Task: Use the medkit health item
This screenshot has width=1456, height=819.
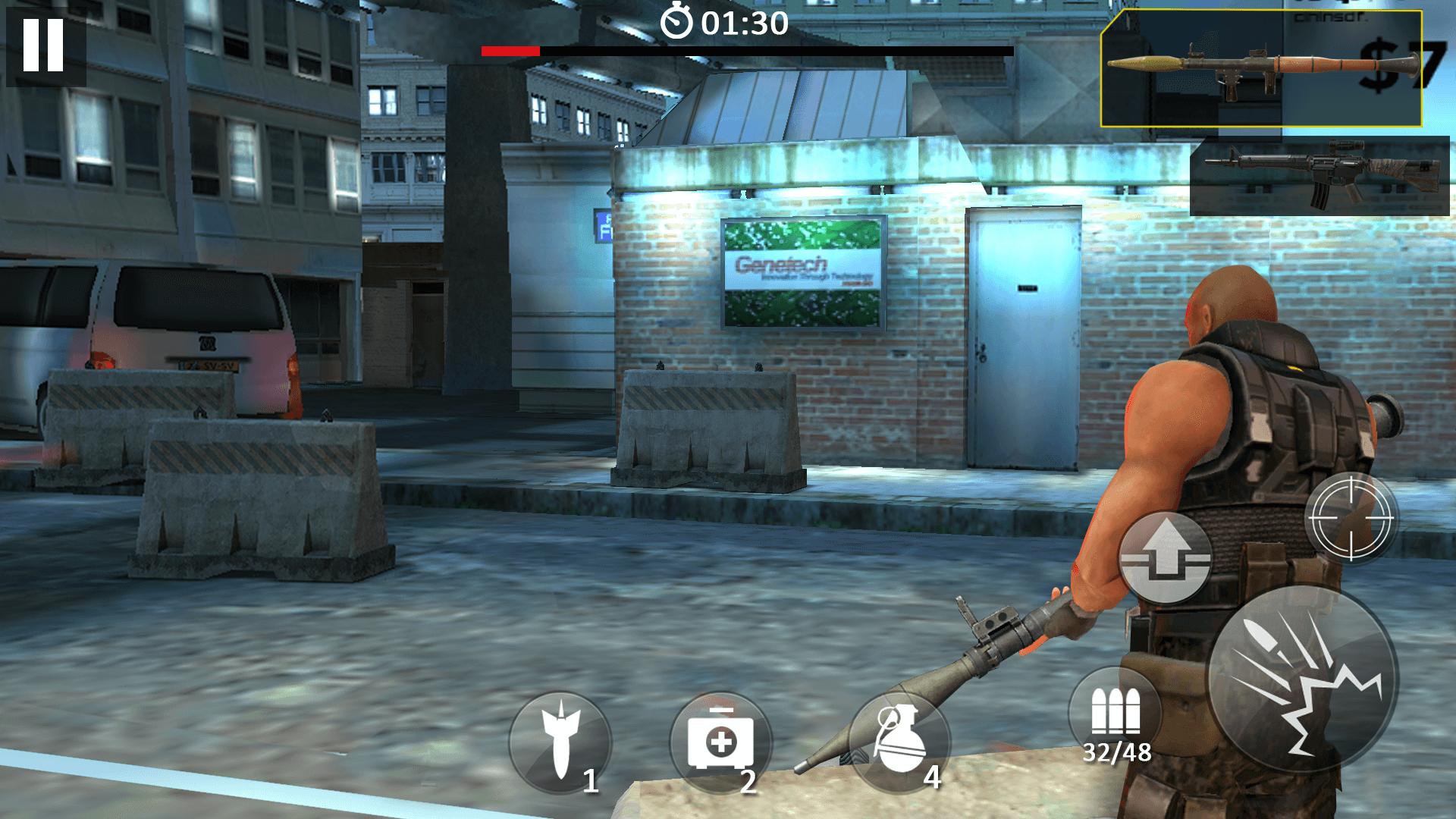Action: pyautogui.click(x=720, y=742)
